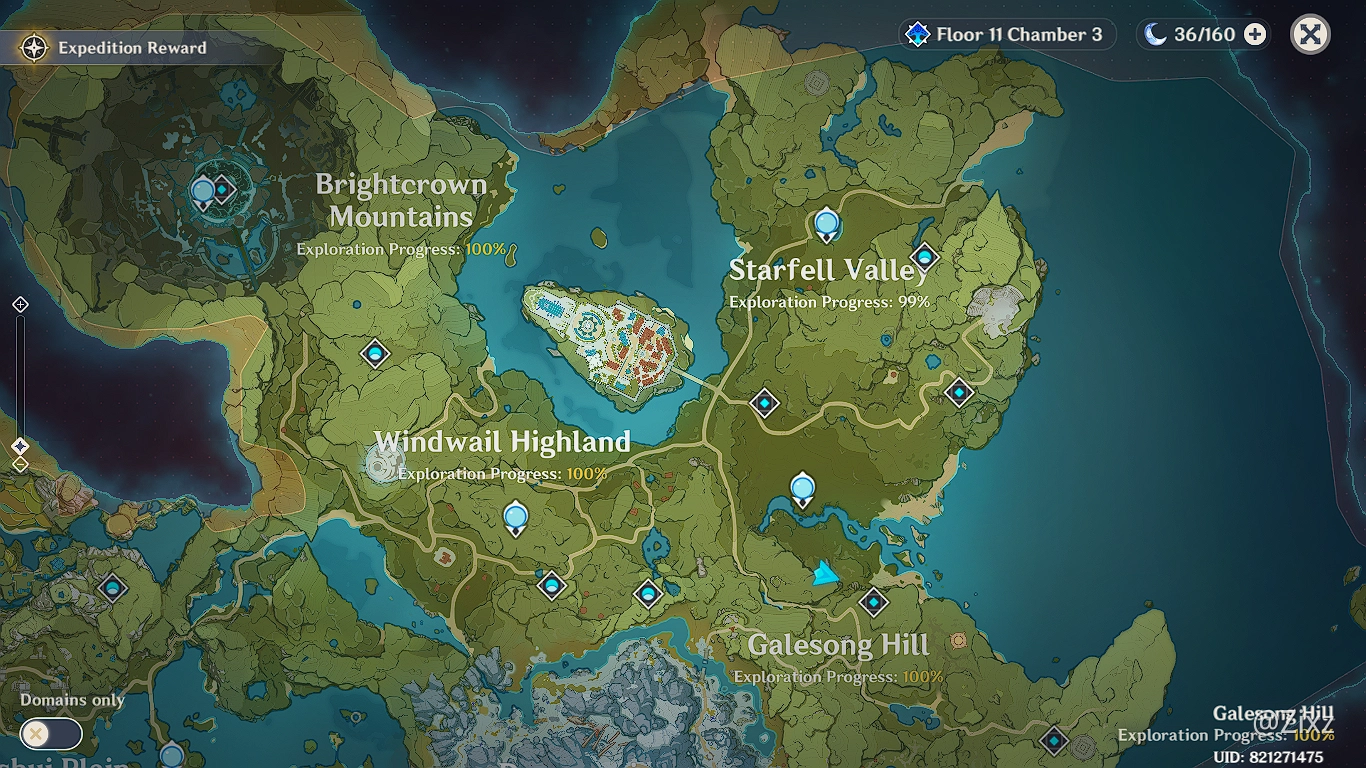The width and height of the screenshot is (1366, 768).
Task: Select the teleport waypoint just below the city bridge
Action: pos(765,403)
